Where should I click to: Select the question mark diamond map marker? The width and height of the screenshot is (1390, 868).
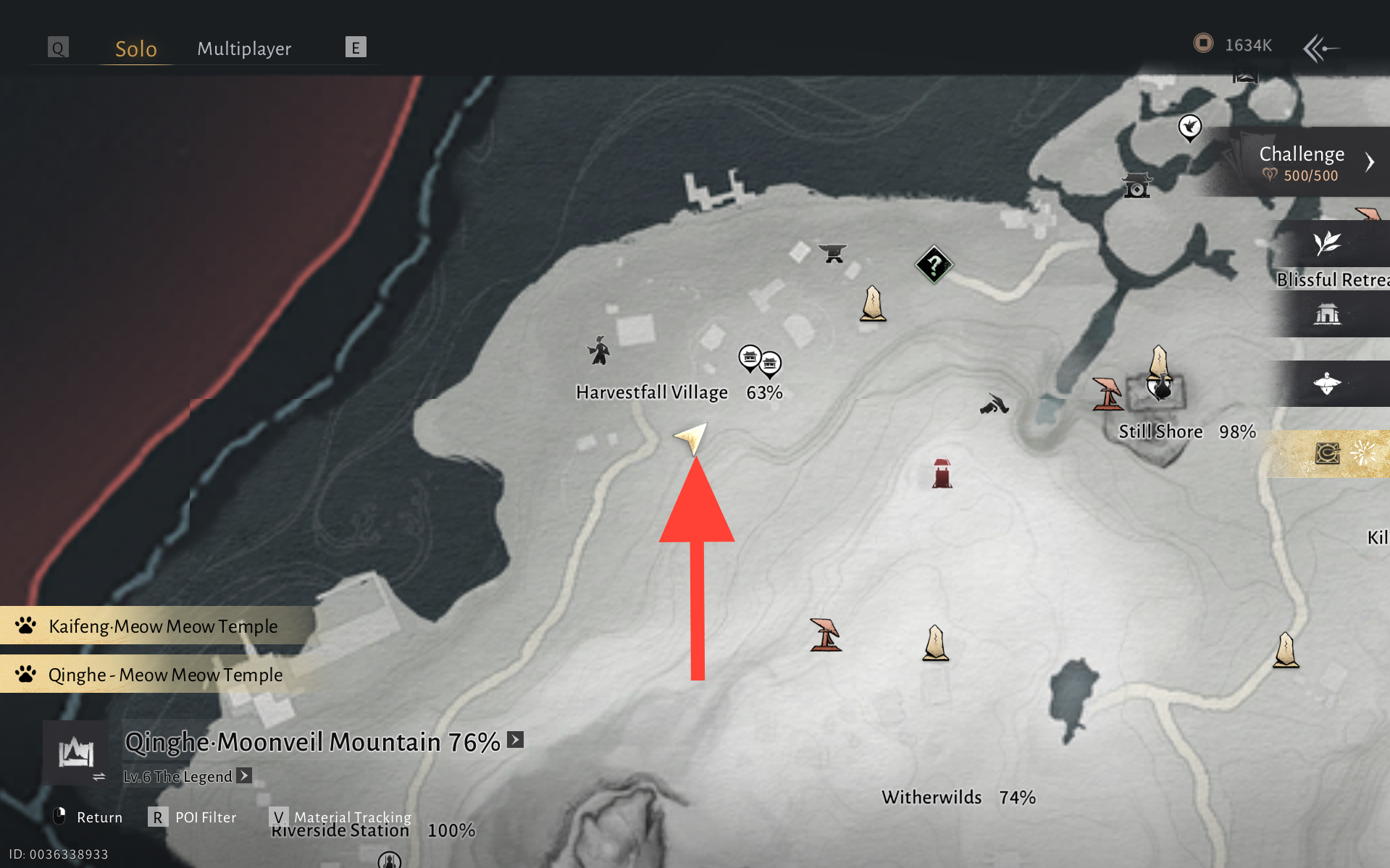[x=934, y=264]
